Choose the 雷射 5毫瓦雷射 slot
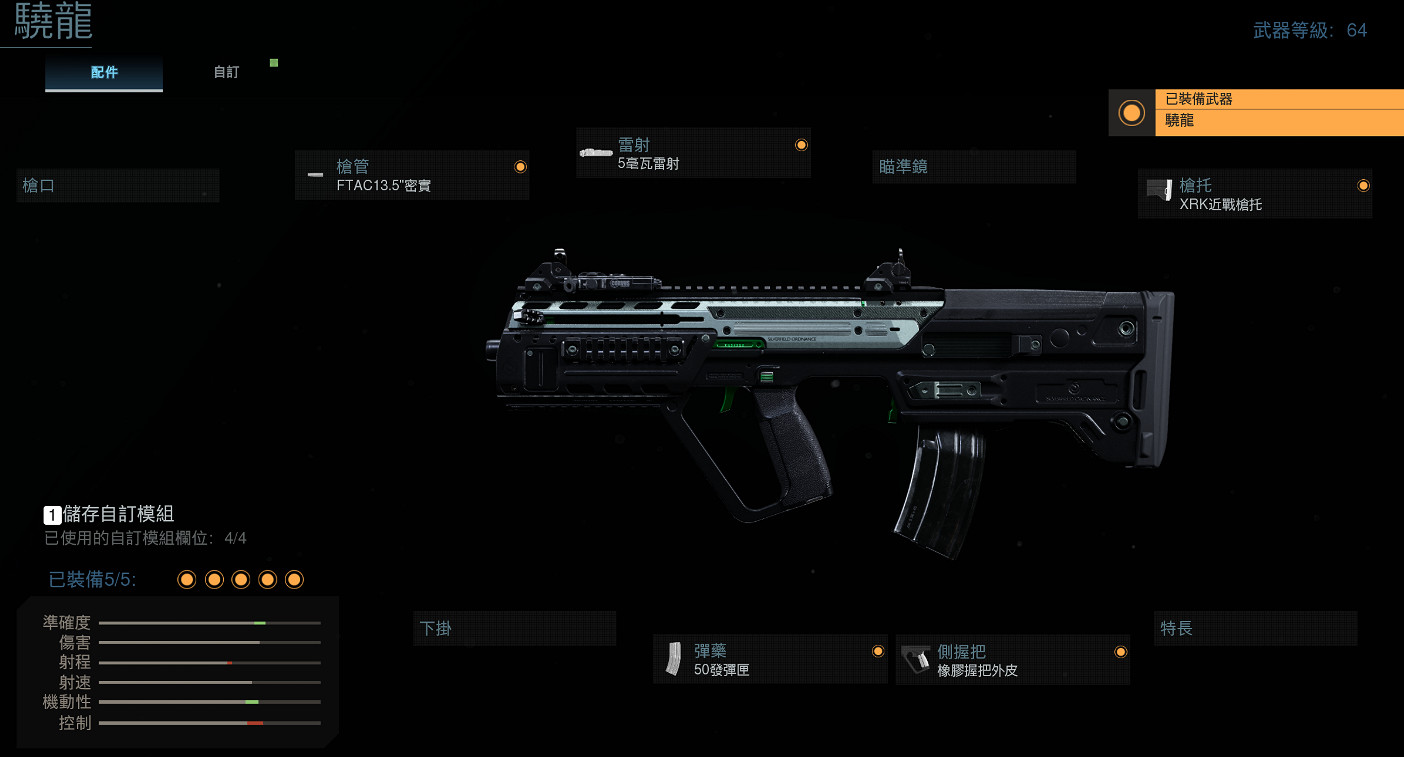The image size is (1404, 757). click(693, 153)
